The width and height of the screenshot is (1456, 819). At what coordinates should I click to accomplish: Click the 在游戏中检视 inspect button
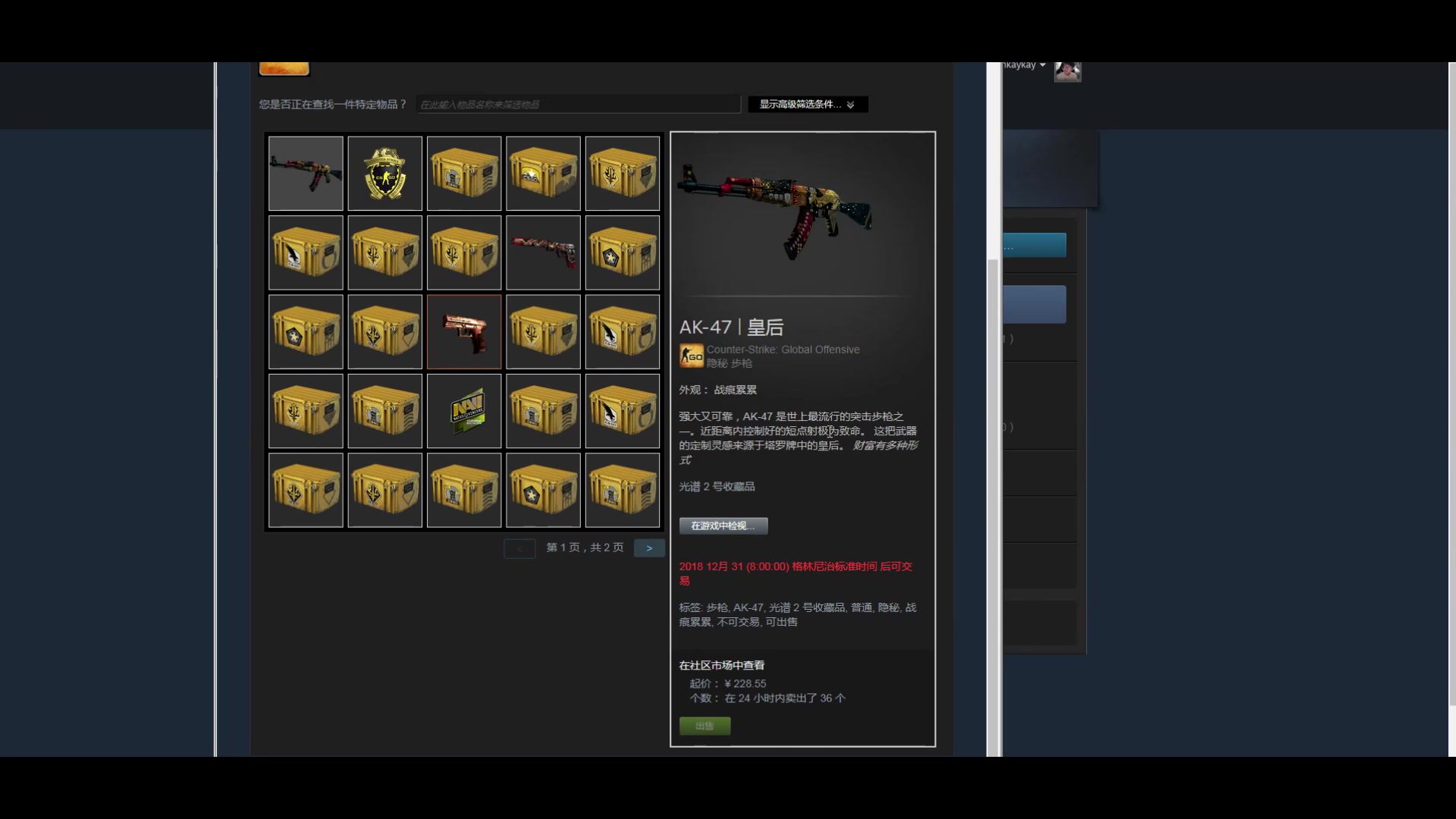[722, 526]
